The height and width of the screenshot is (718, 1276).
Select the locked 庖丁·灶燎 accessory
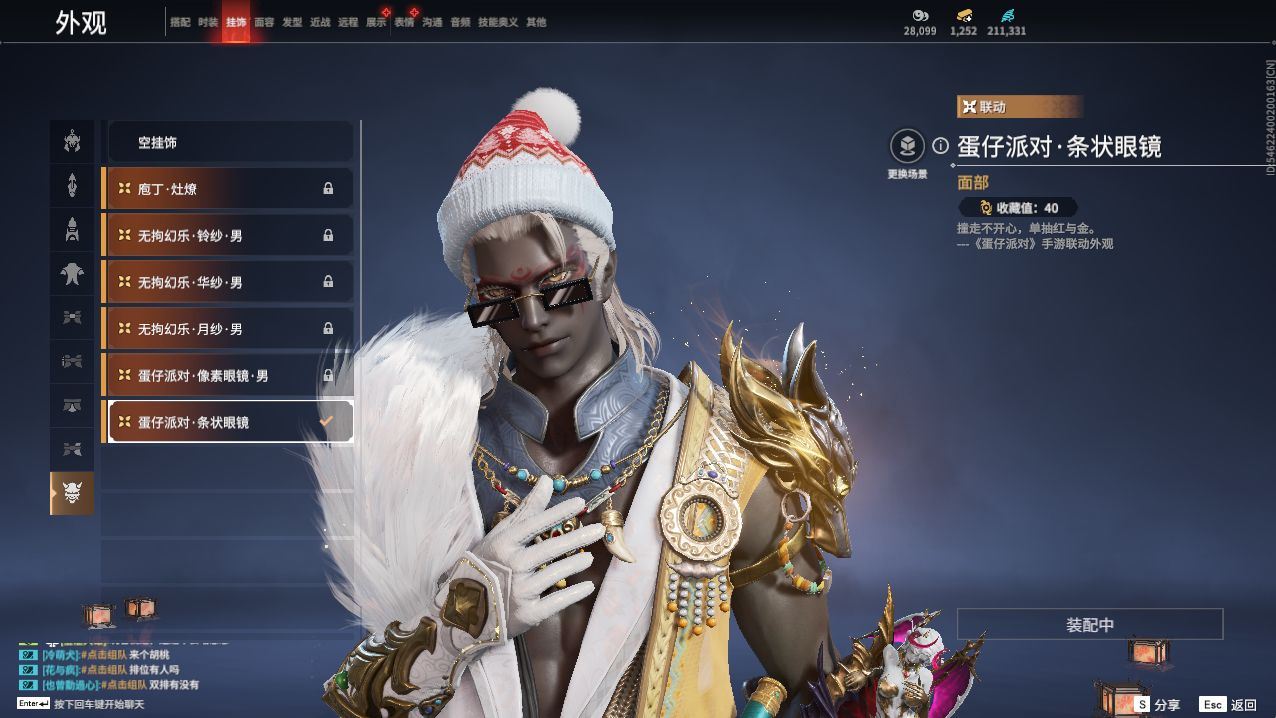point(228,189)
